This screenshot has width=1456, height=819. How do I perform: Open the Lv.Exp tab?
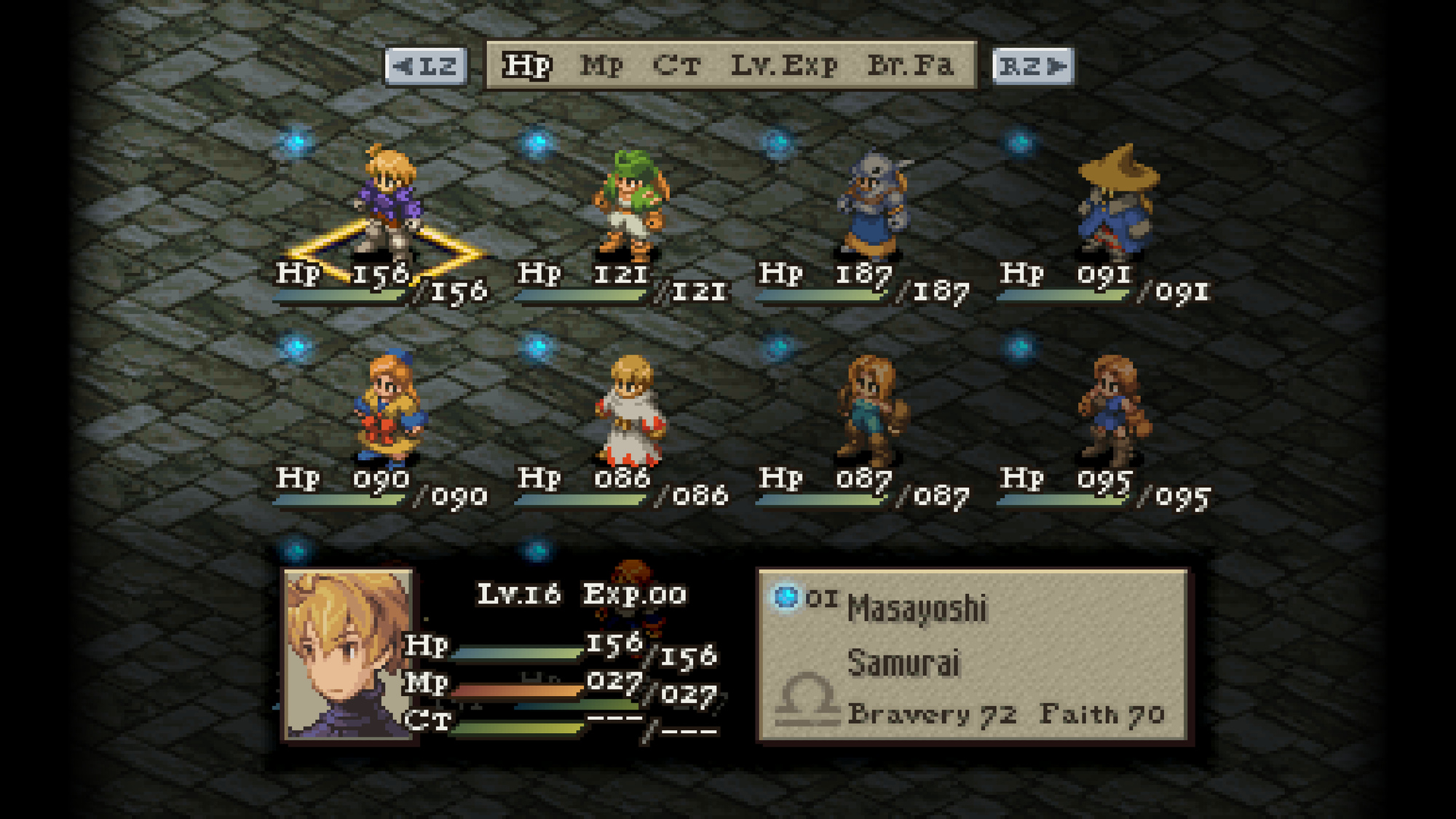click(784, 66)
